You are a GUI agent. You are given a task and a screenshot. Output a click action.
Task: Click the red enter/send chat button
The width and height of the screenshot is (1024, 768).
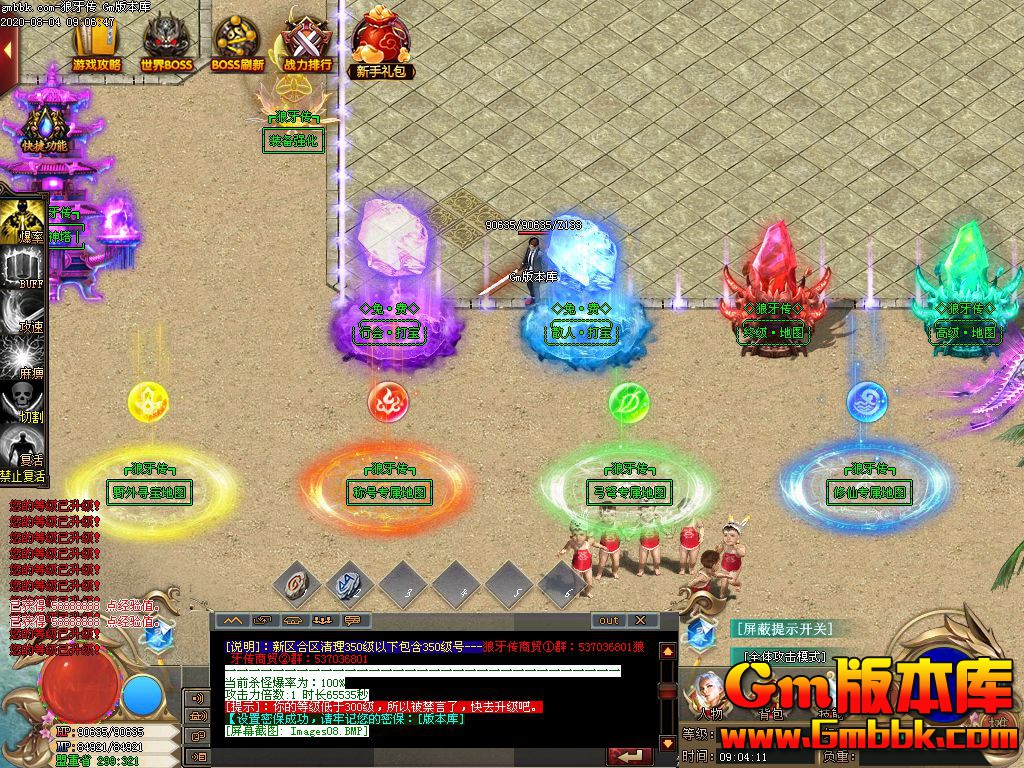tap(629, 757)
